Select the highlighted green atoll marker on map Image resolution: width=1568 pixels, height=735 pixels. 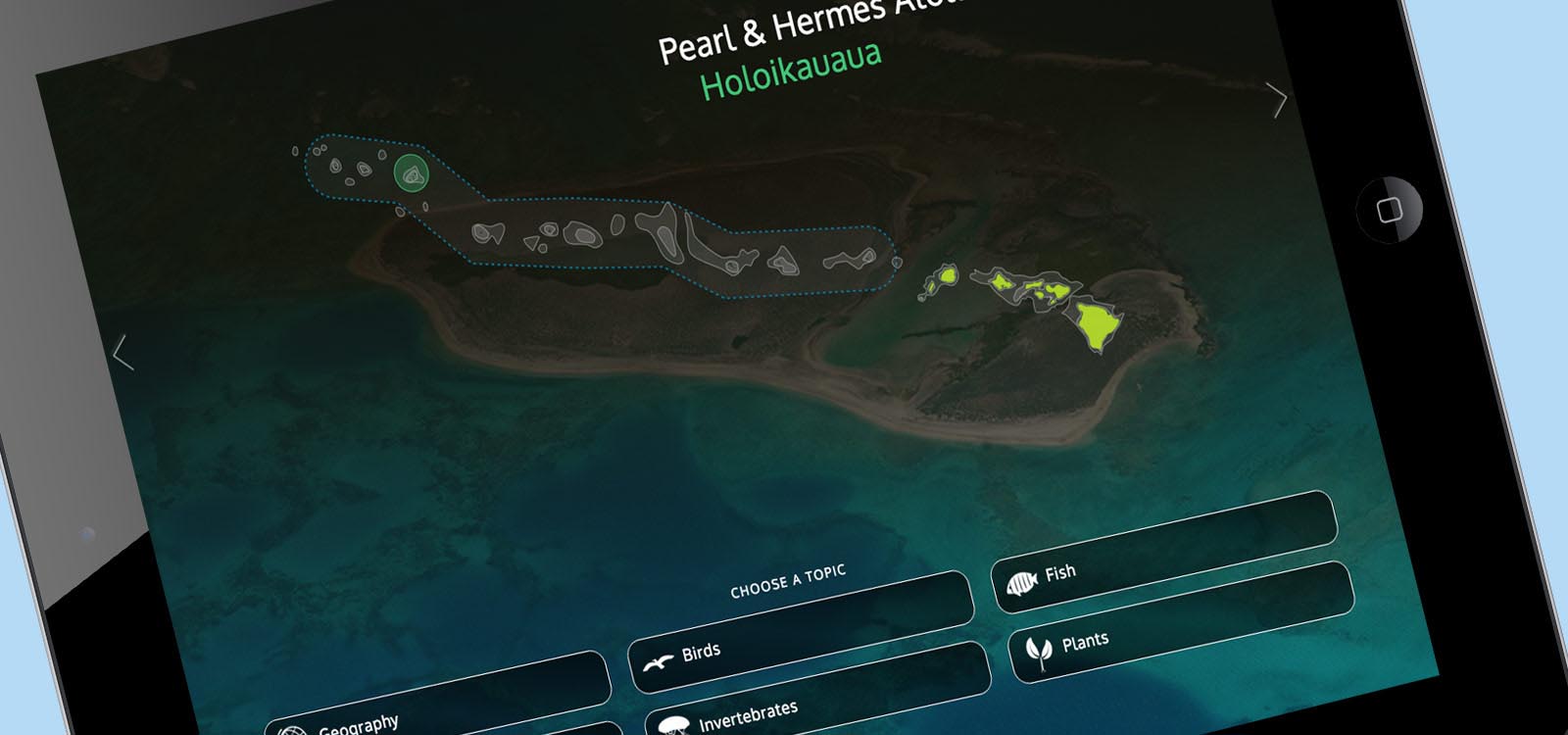(412, 174)
